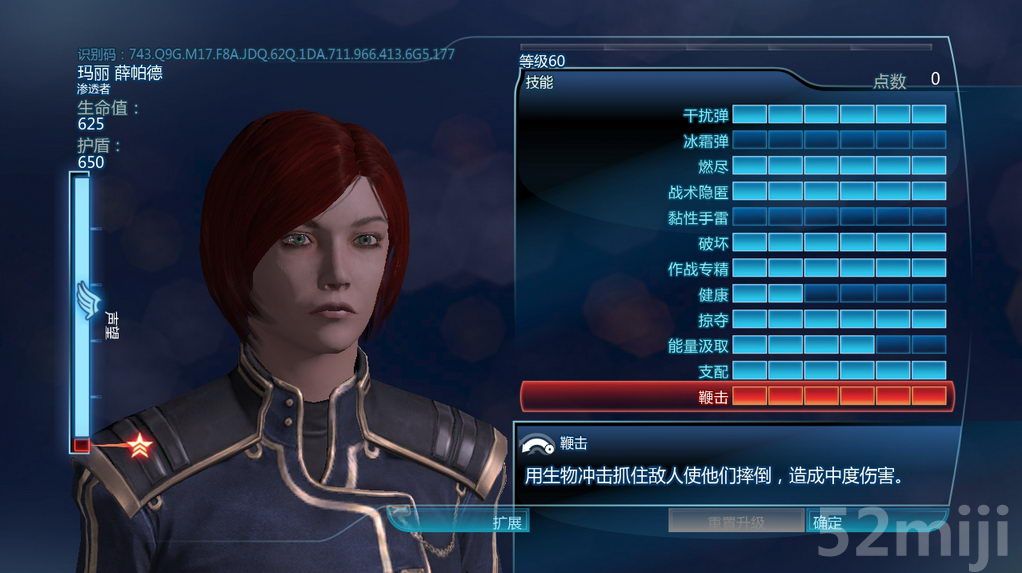Click the 重置升级 reset button
This screenshot has height=573, width=1022.
click(x=736, y=522)
